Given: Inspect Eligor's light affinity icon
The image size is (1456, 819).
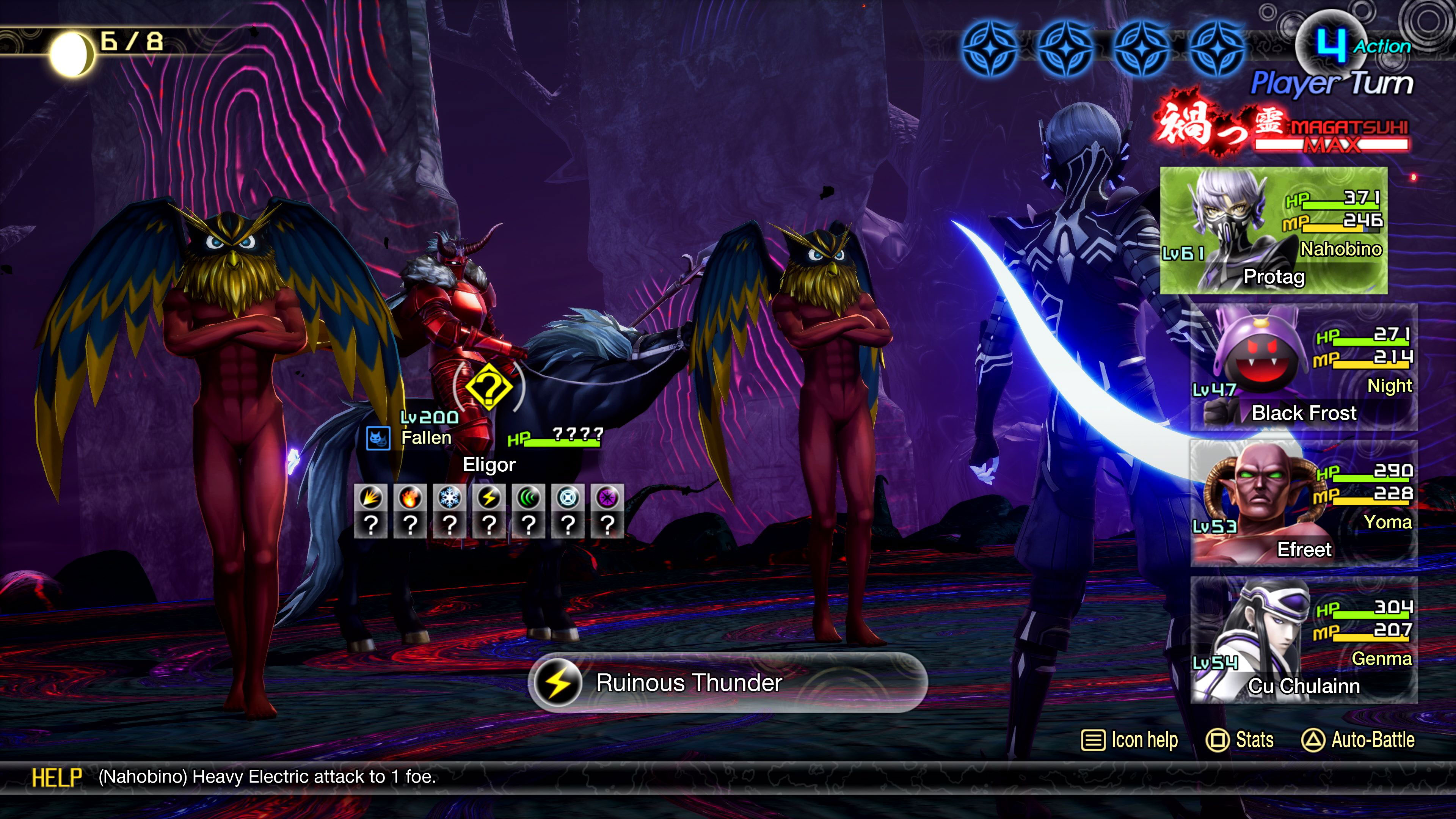Looking at the screenshot, I should tap(568, 498).
